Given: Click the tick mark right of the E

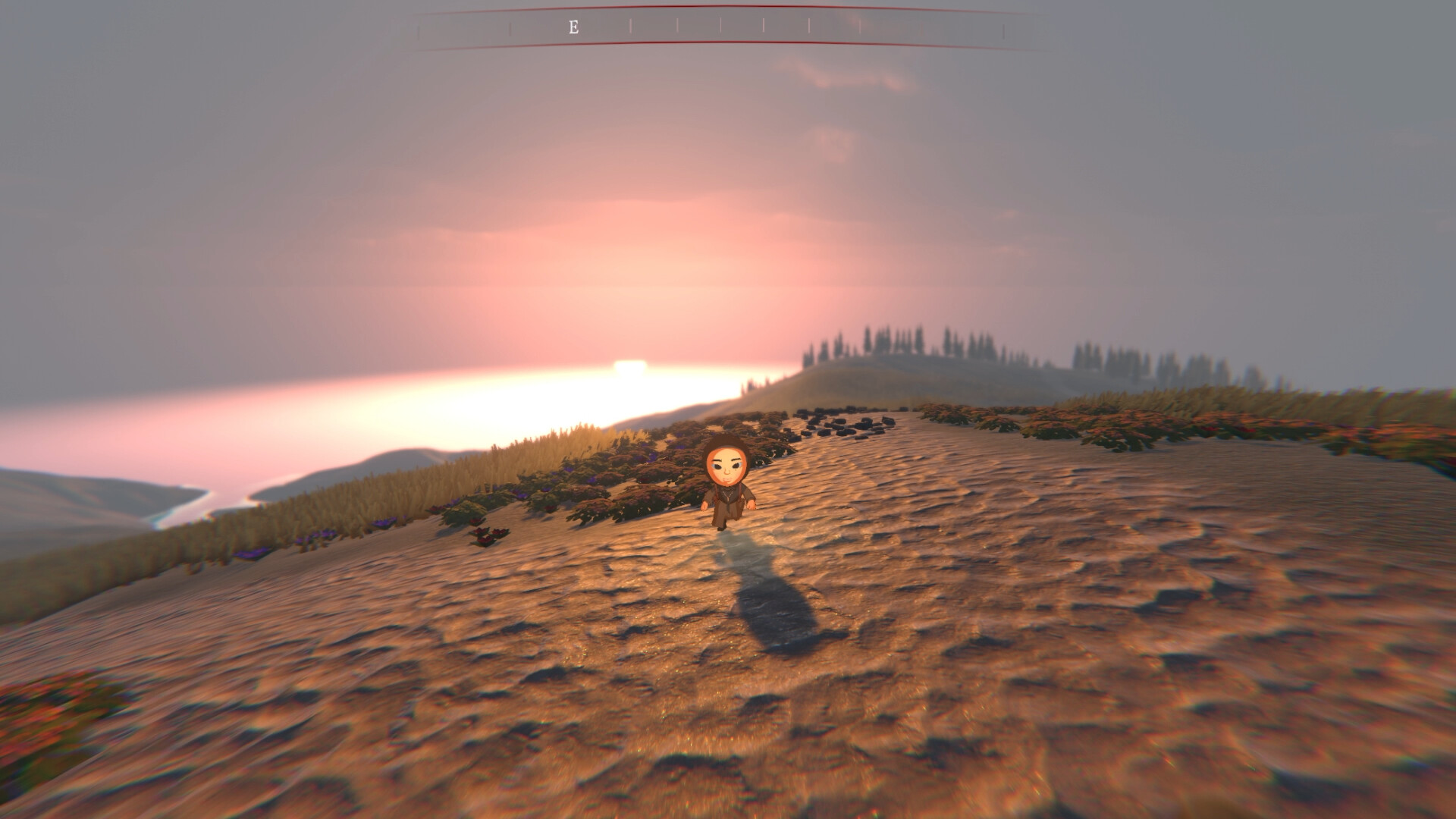Looking at the screenshot, I should click(x=631, y=27).
